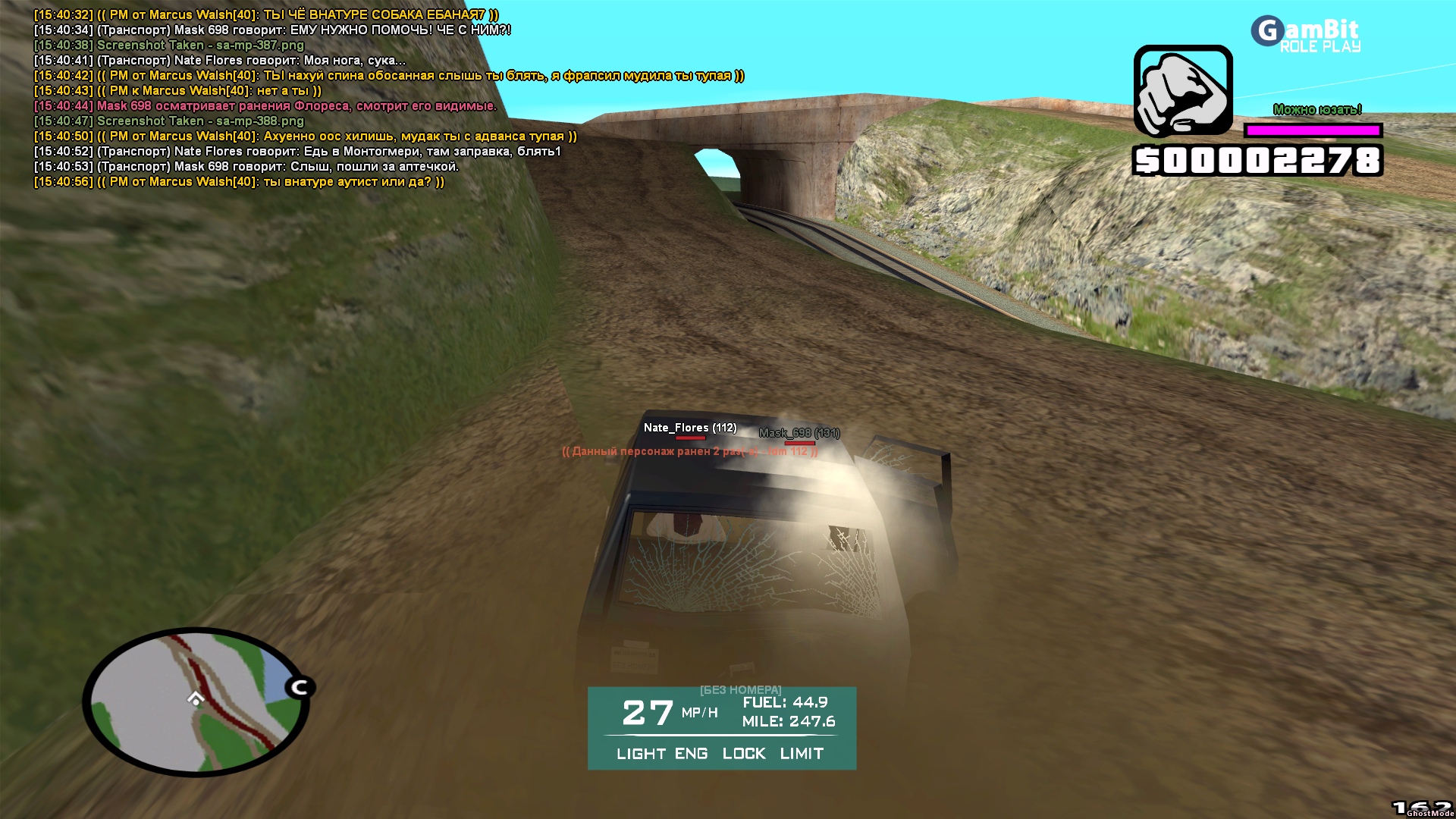The height and width of the screenshot is (819, 1456).
Task: Click the fist weapon icon
Action: click(1183, 91)
